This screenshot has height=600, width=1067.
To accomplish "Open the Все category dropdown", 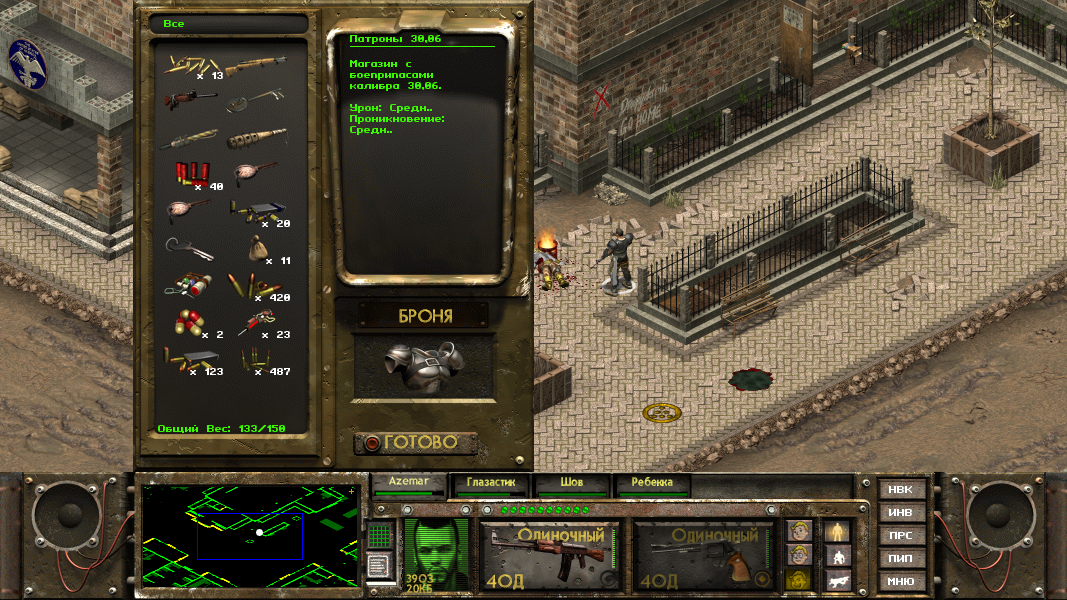I will [x=226, y=23].
